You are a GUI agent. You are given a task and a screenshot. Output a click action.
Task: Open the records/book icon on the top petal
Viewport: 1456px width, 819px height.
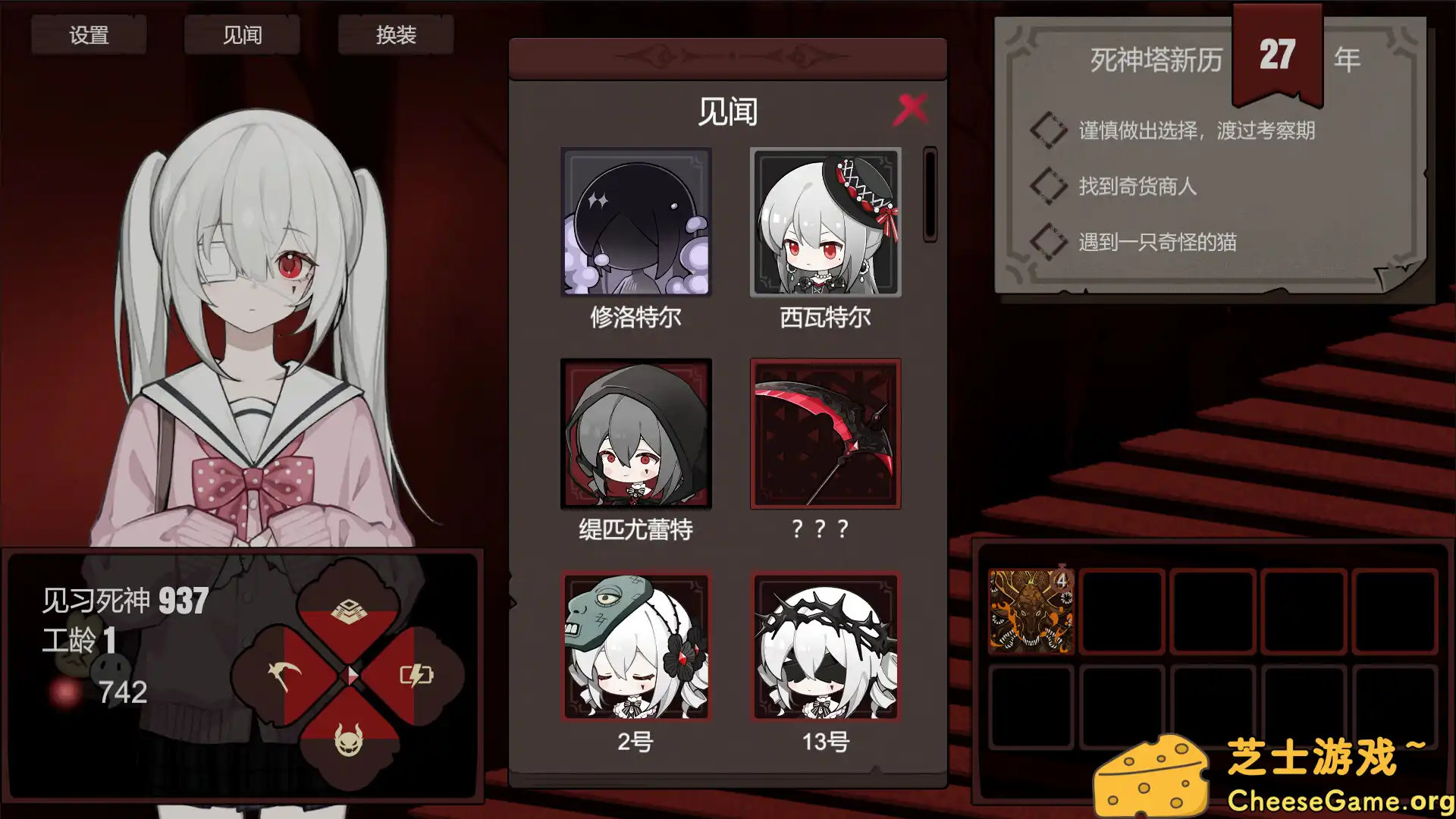point(349,608)
